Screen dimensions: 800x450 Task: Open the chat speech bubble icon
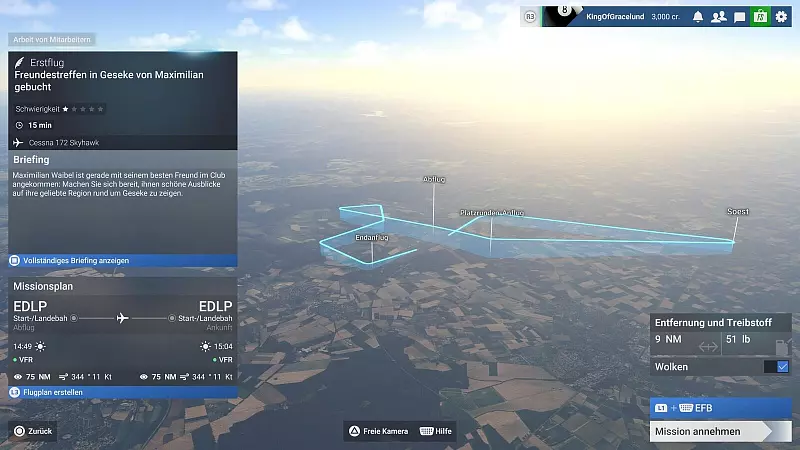(739, 17)
